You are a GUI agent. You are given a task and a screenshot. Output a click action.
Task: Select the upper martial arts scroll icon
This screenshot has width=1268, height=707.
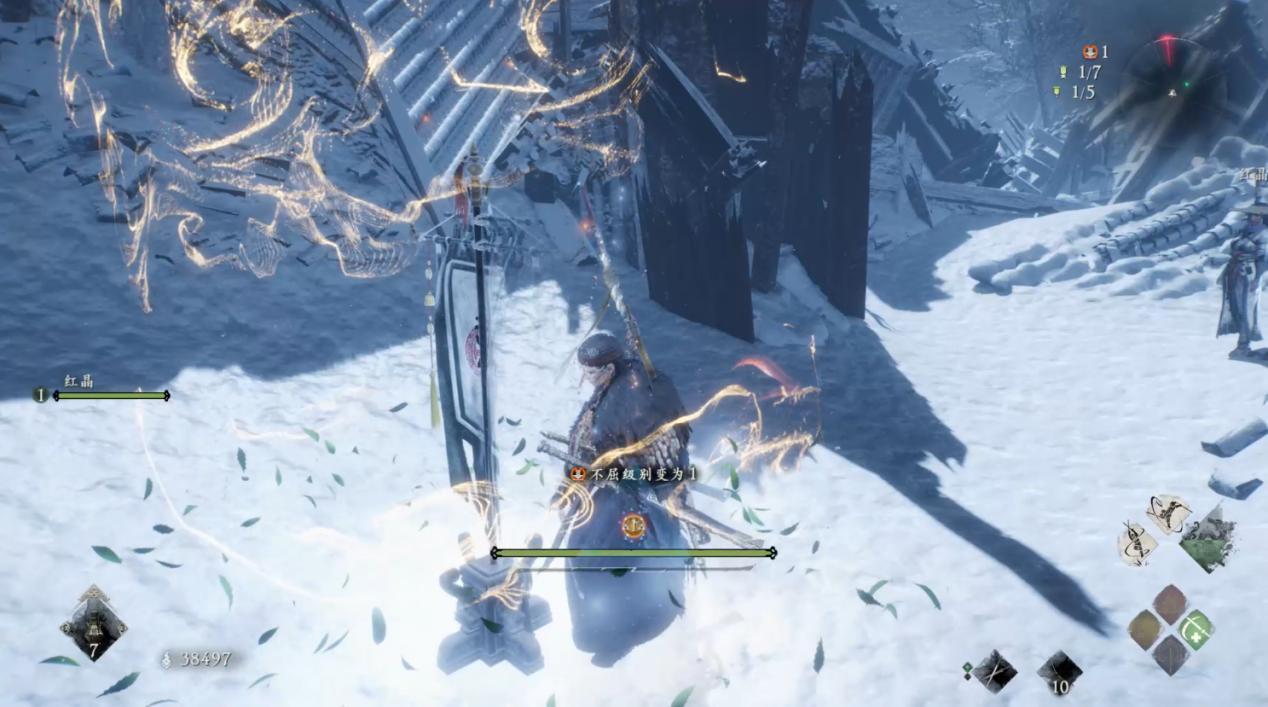coord(1168,513)
